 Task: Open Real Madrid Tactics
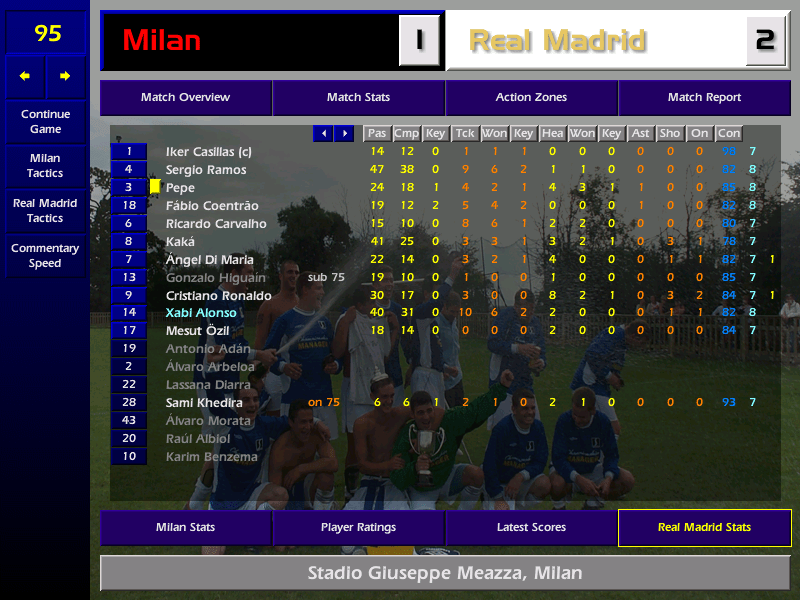click(45, 210)
